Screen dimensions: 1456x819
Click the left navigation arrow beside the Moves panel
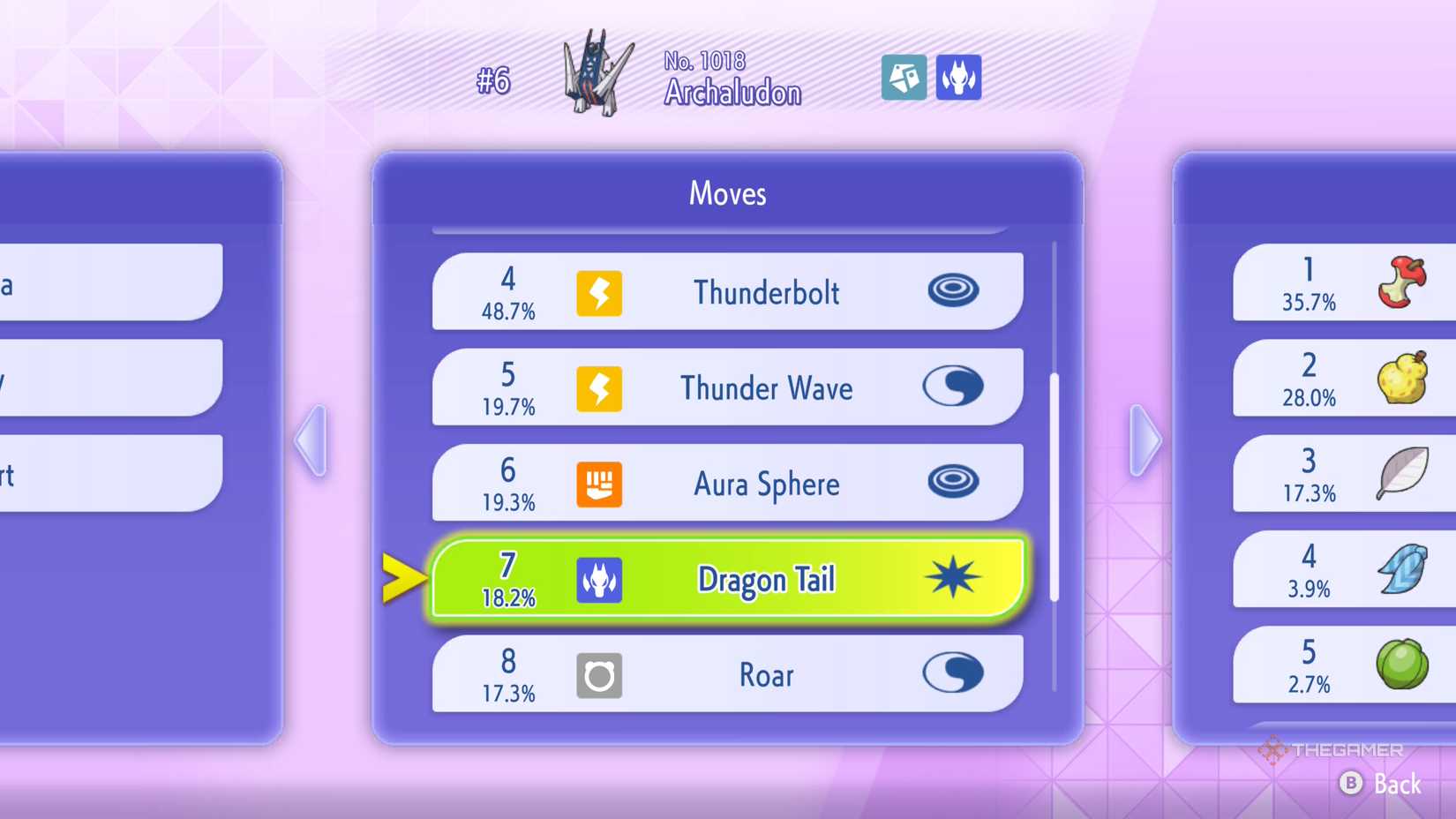(x=311, y=441)
